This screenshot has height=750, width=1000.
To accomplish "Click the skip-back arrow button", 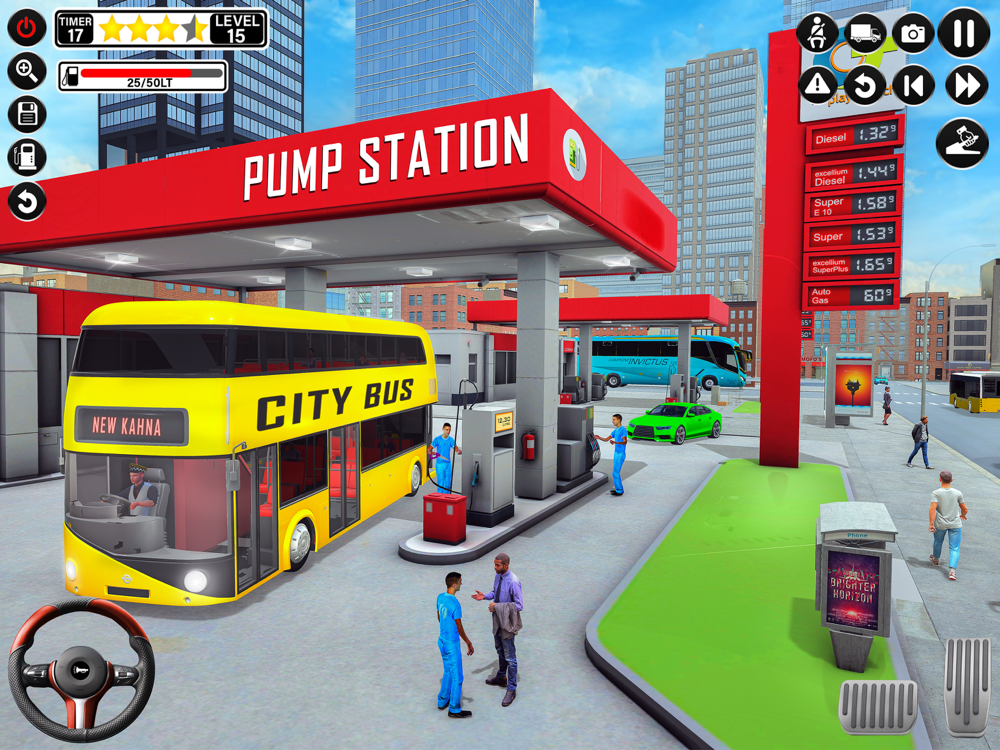I will pyautogui.click(x=913, y=86).
